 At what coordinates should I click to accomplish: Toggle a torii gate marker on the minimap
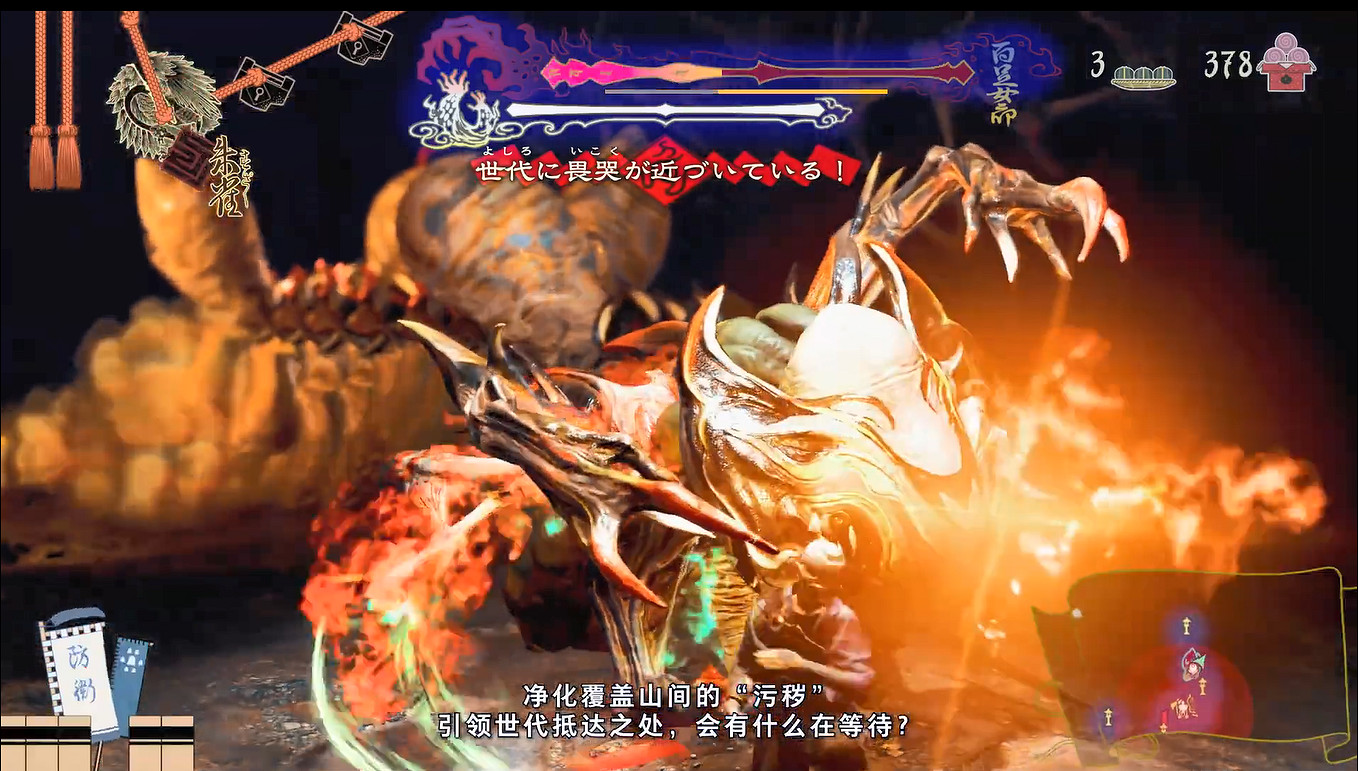pyautogui.click(x=1186, y=626)
